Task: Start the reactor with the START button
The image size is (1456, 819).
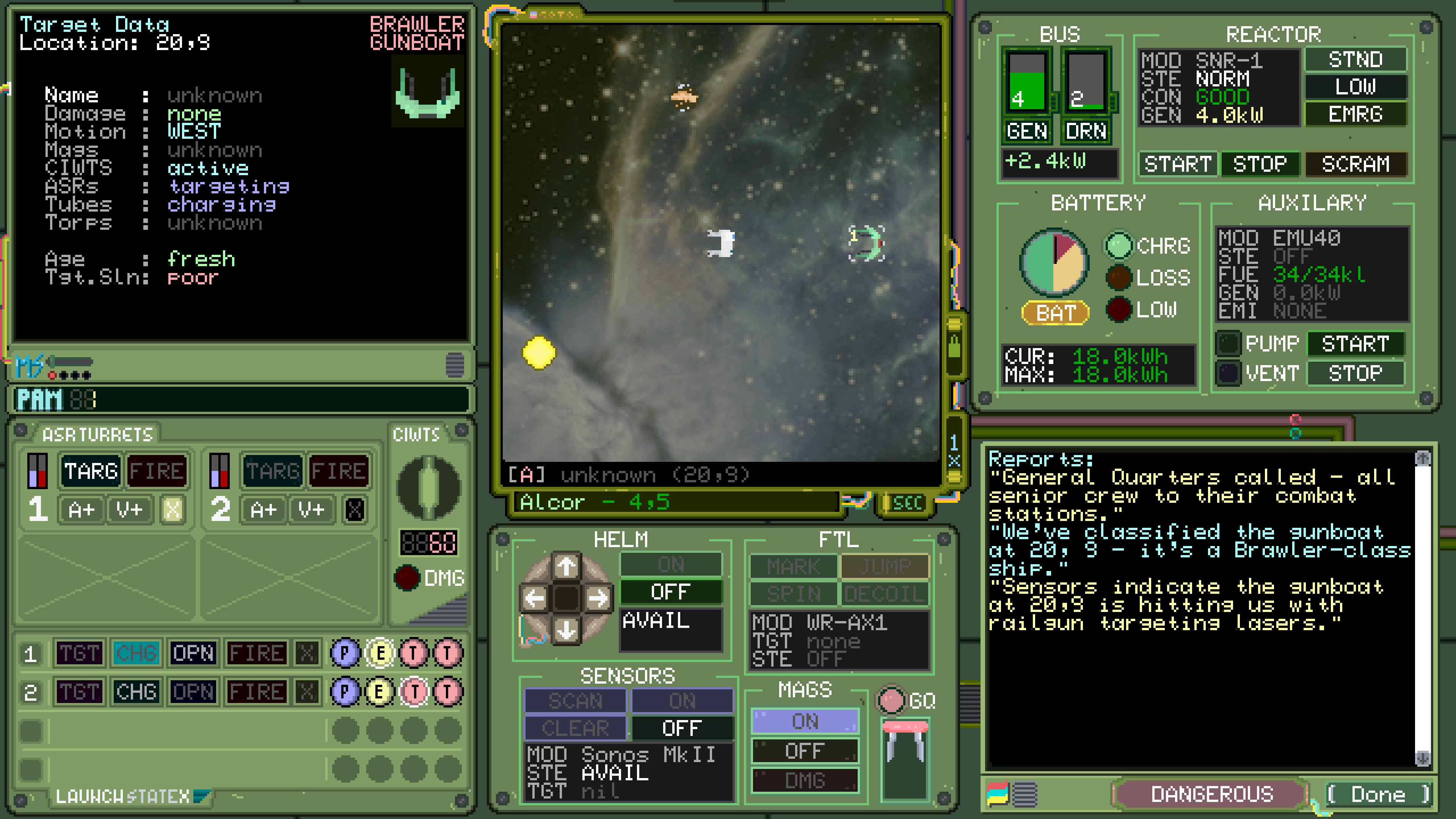Action: point(1177,164)
